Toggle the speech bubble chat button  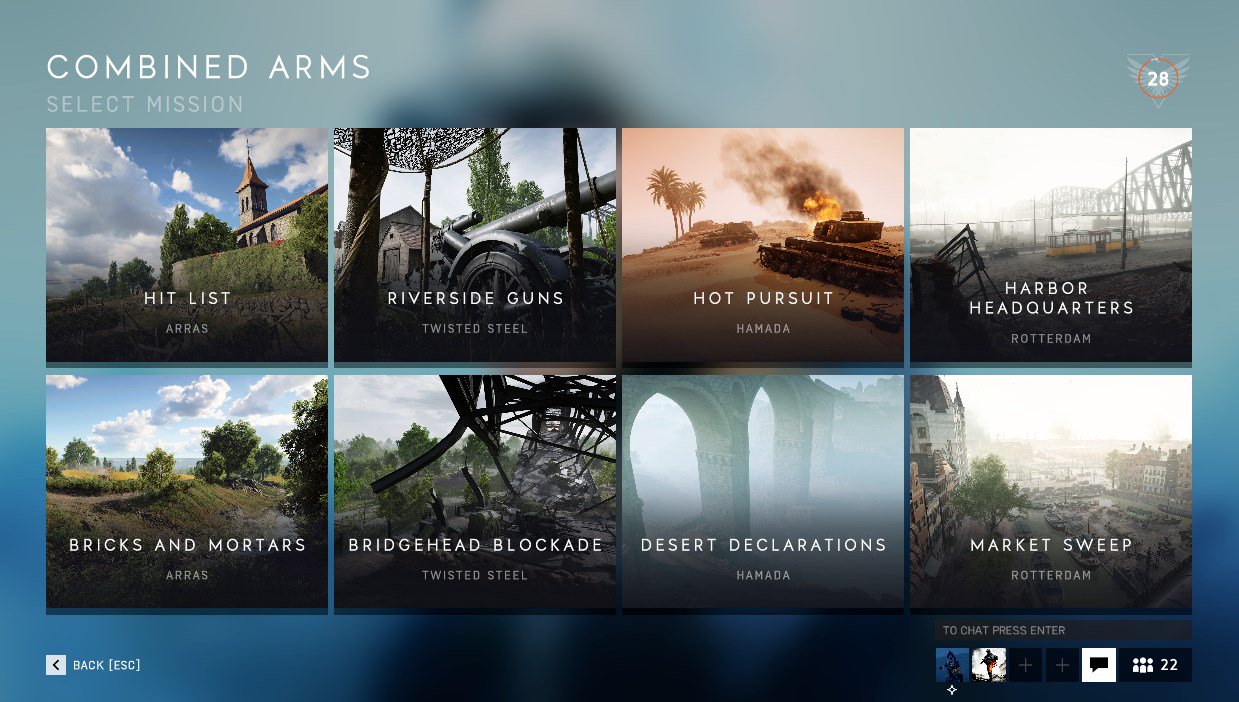click(1099, 665)
